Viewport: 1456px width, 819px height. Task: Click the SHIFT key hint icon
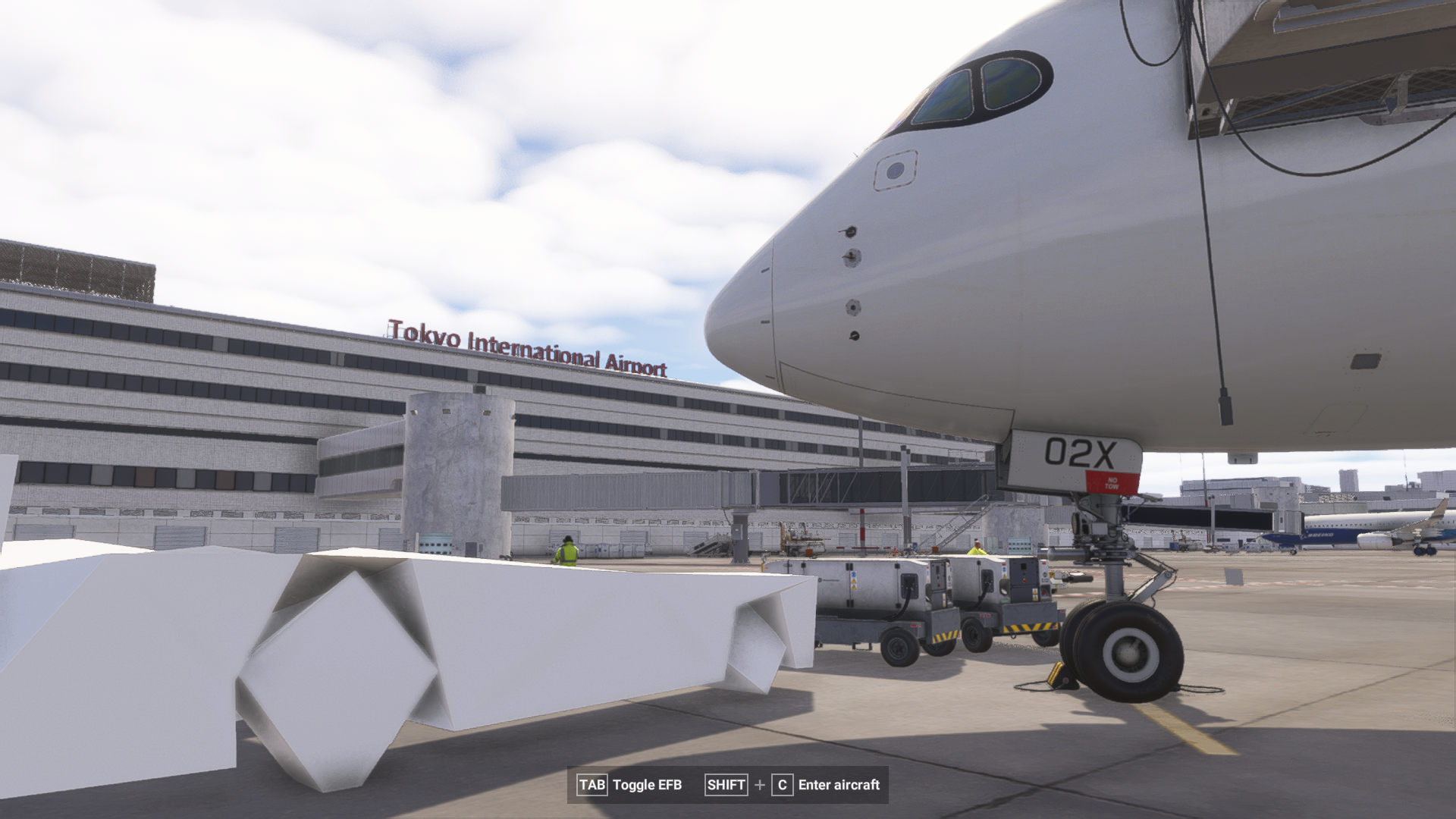pos(725,786)
